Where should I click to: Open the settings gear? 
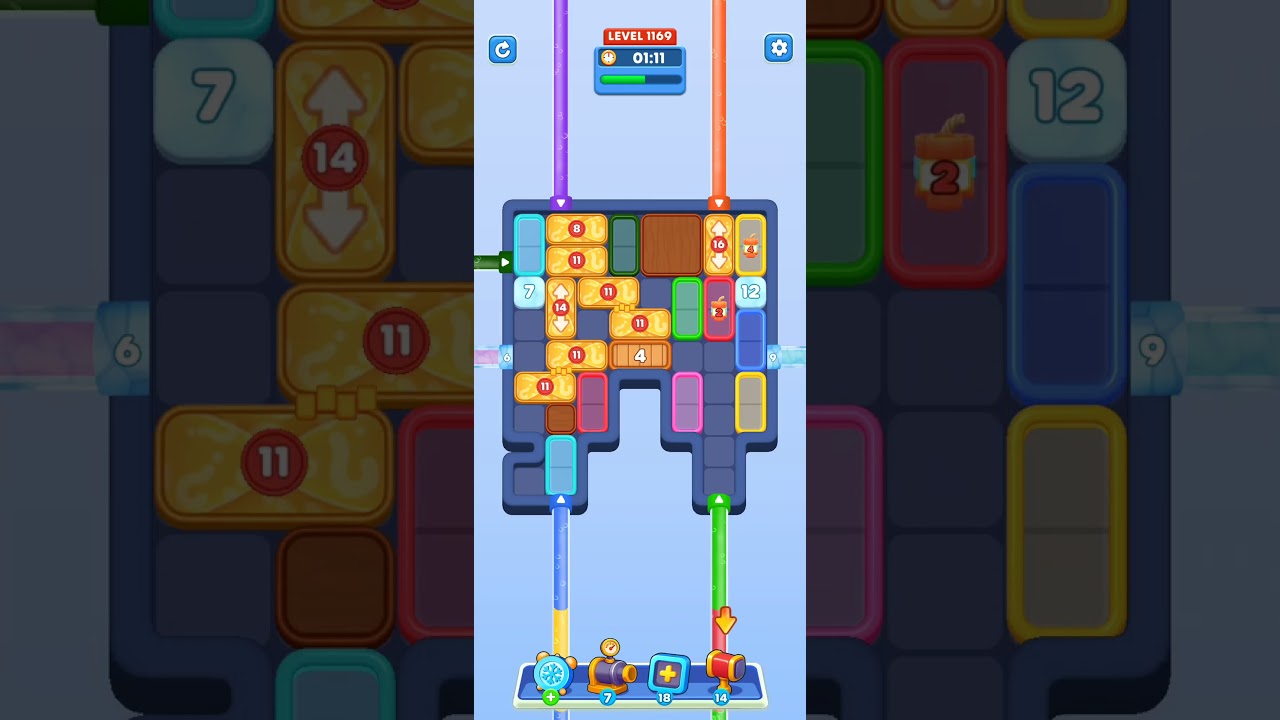click(x=779, y=47)
